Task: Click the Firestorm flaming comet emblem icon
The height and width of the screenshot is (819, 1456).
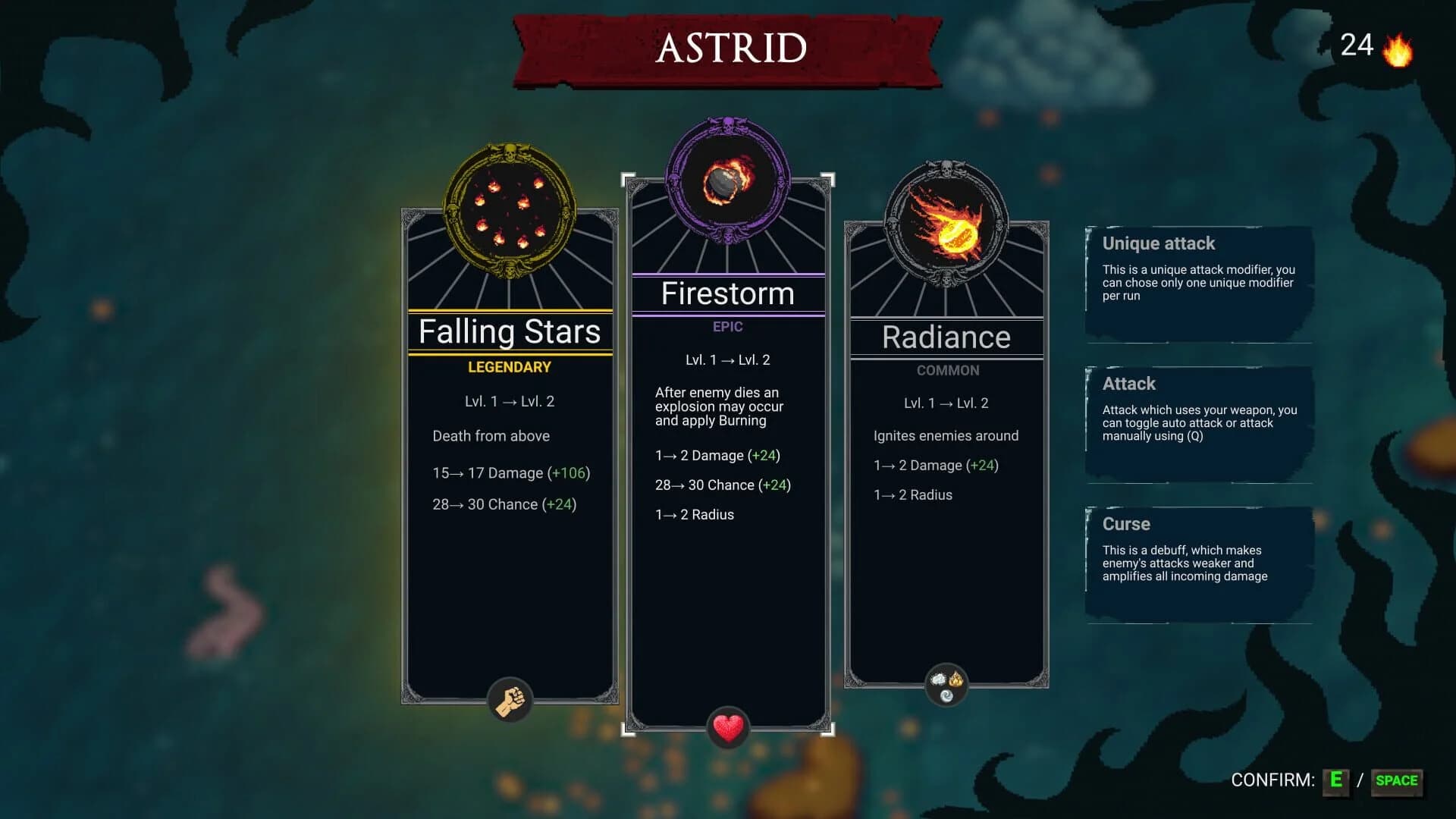Action: point(726,180)
